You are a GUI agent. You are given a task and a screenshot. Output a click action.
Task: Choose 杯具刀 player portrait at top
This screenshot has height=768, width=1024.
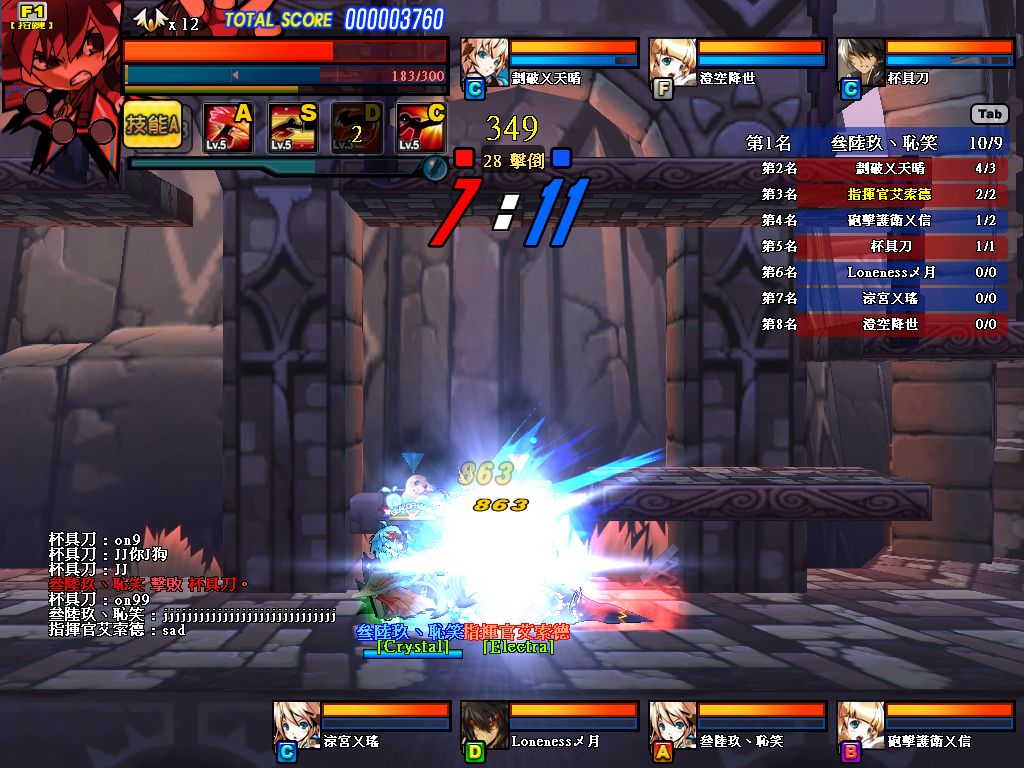(860, 64)
